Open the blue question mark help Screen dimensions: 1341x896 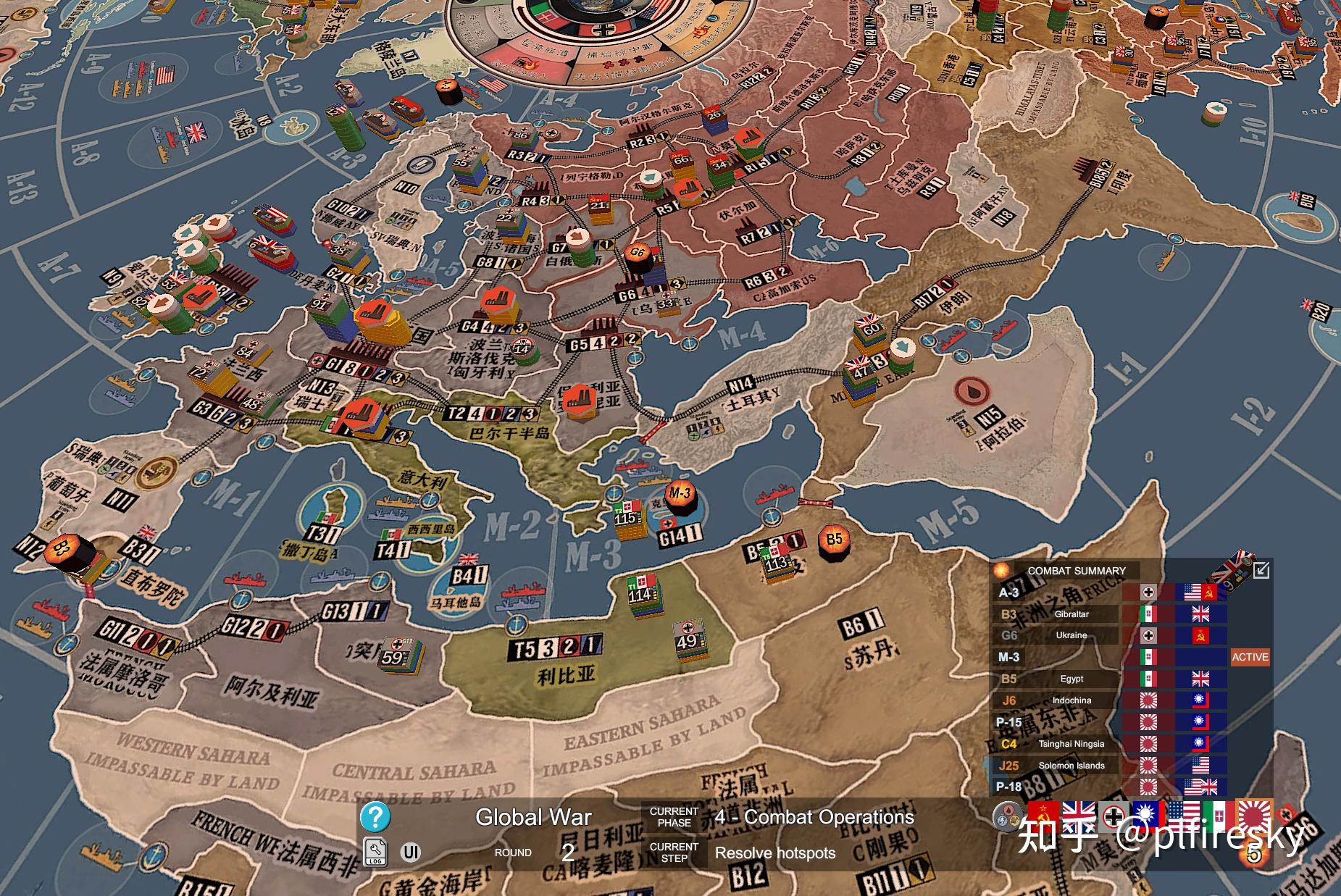point(375,817)
